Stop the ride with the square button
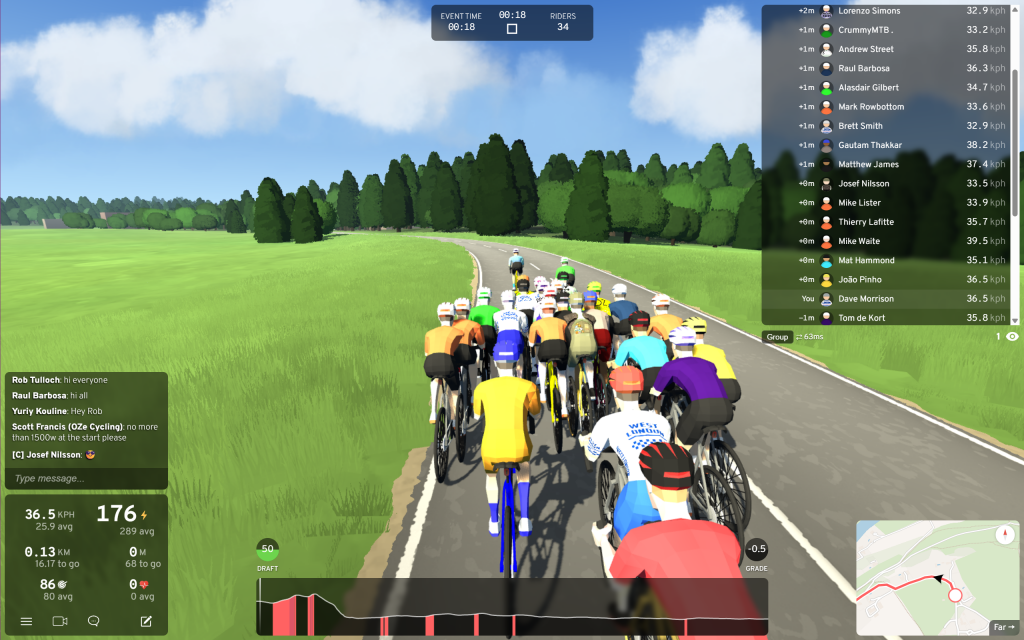1024x640 pixels. point(512,28)
